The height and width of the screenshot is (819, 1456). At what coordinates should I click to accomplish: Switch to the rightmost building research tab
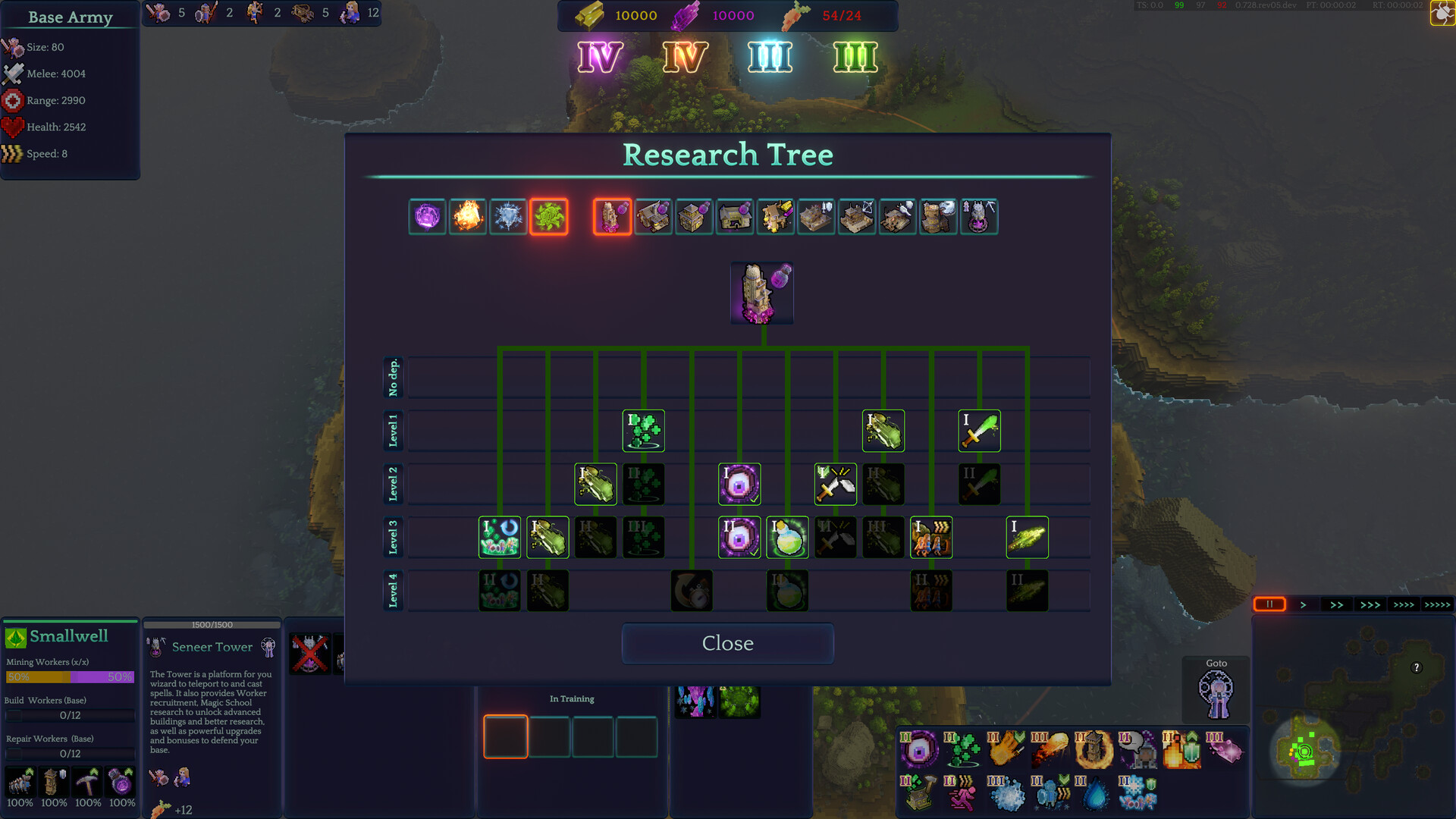click(x=979, y=217)
